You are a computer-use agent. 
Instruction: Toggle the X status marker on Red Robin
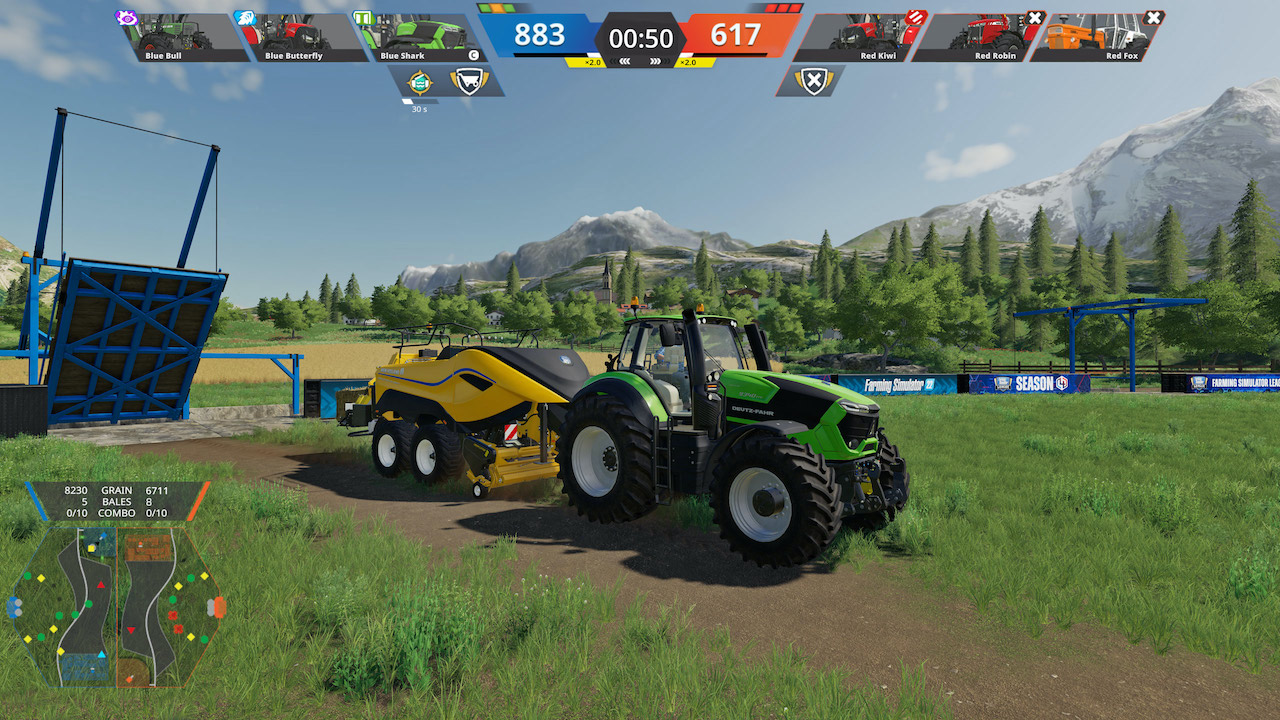click(1033, 18)
